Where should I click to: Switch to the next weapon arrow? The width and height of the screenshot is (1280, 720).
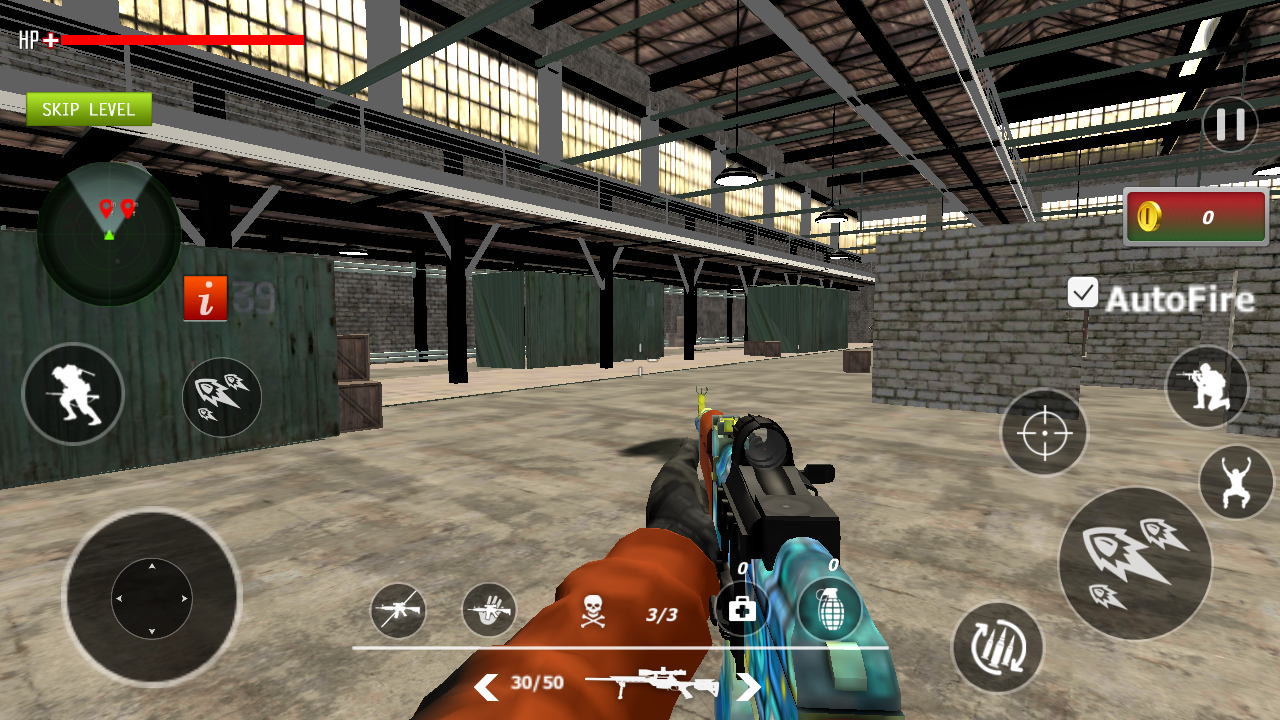pos(749,687)
